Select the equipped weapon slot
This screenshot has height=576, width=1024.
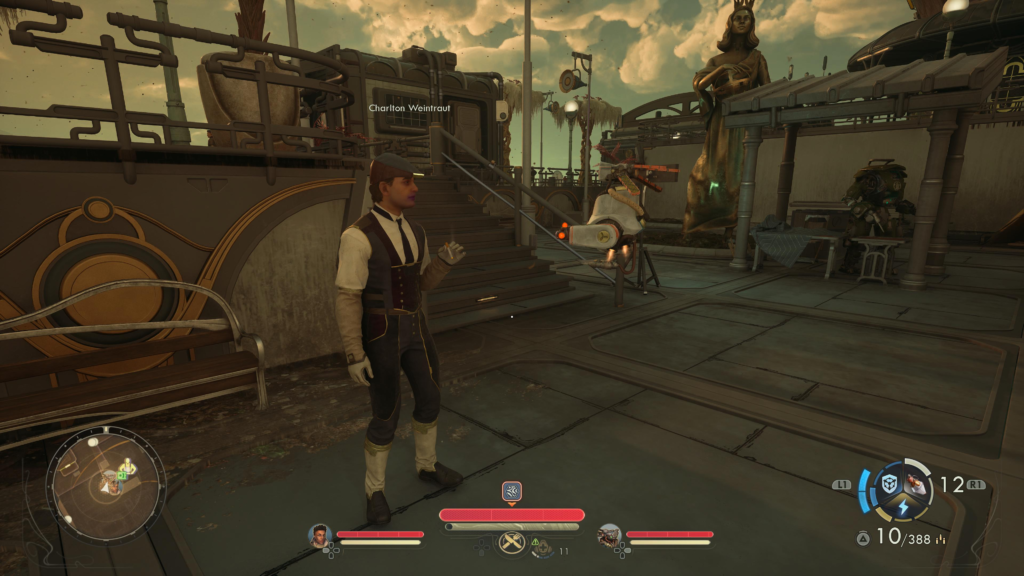point(916,484)
